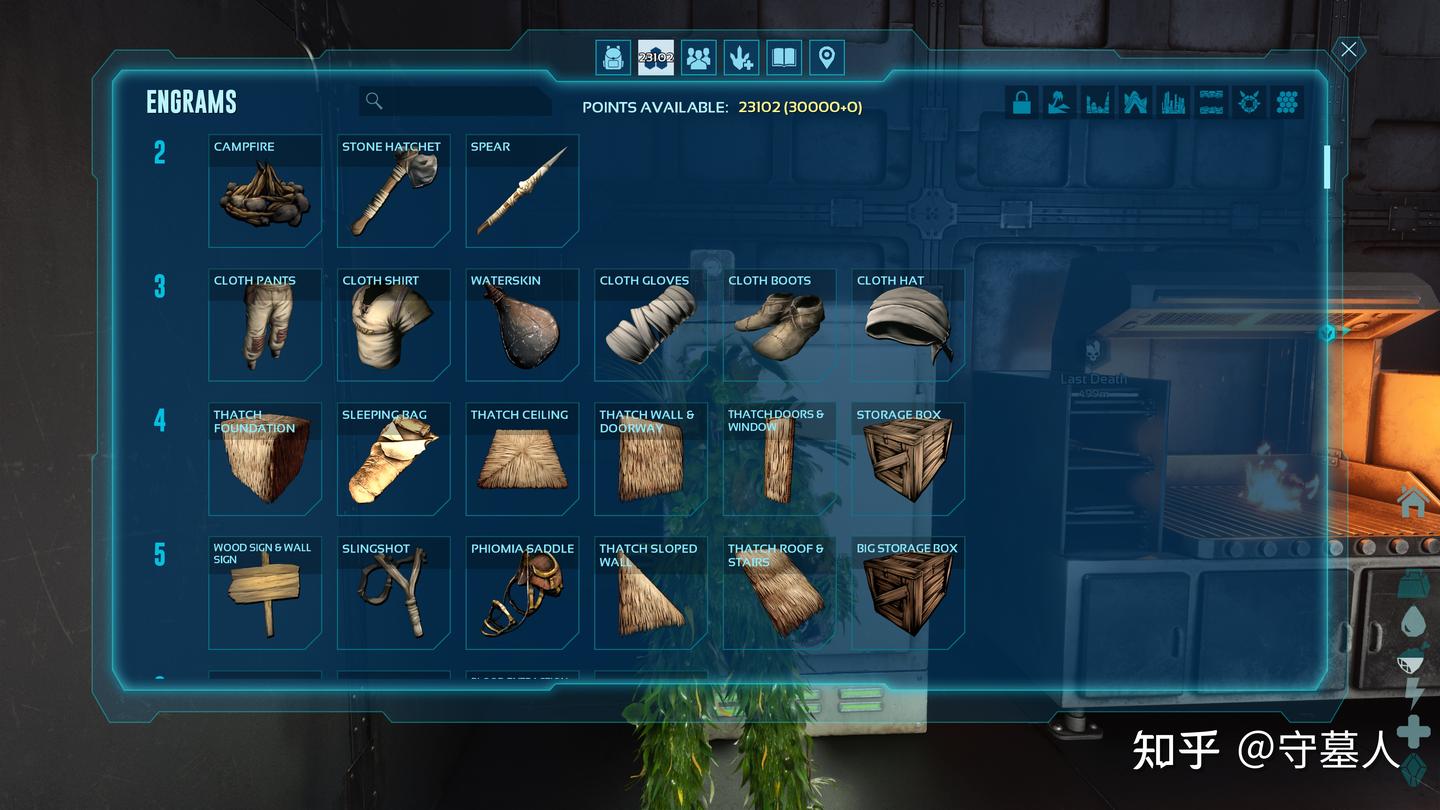Select the Campfire engram

pos(265,191)
